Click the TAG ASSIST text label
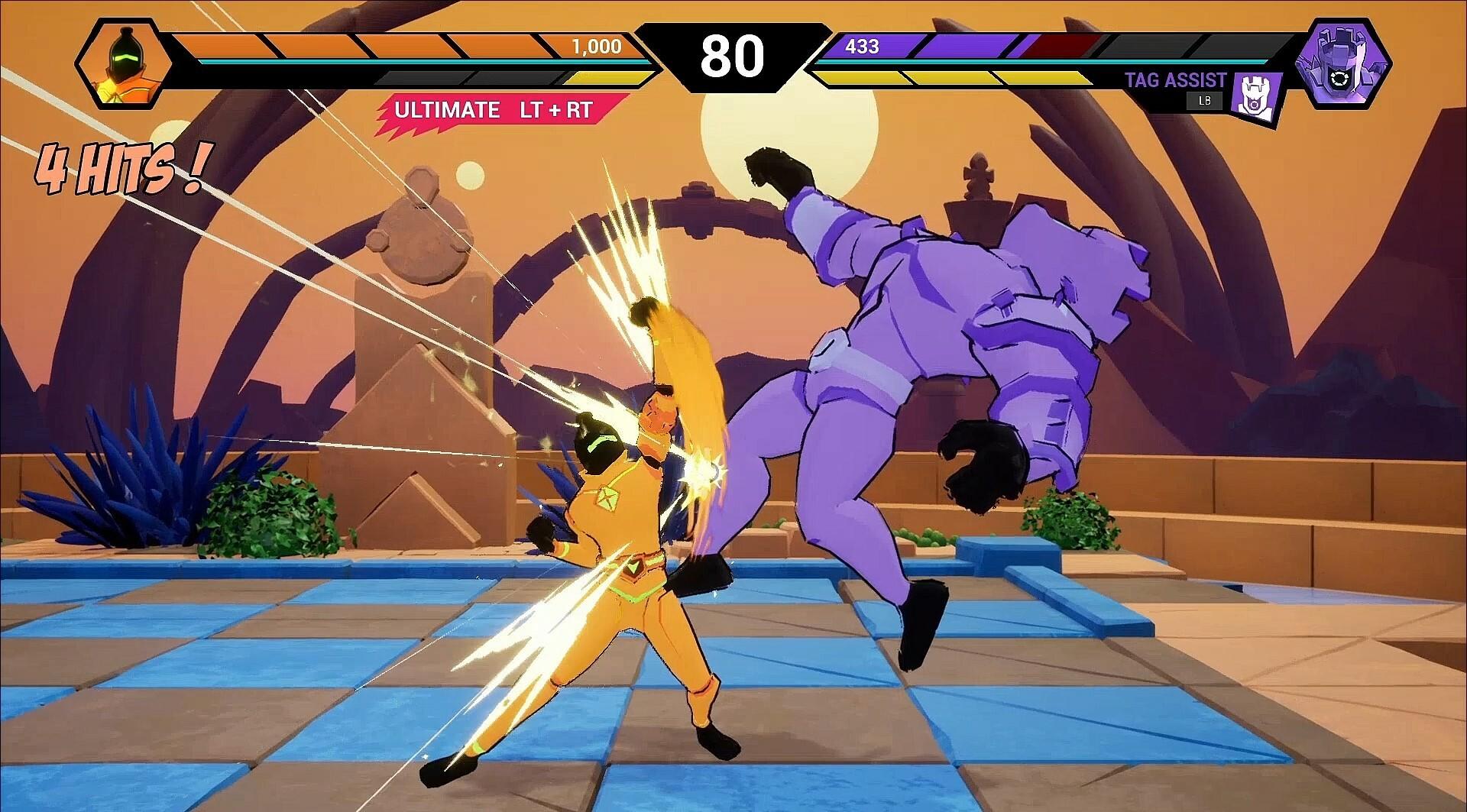 (x=1175, y=79)
